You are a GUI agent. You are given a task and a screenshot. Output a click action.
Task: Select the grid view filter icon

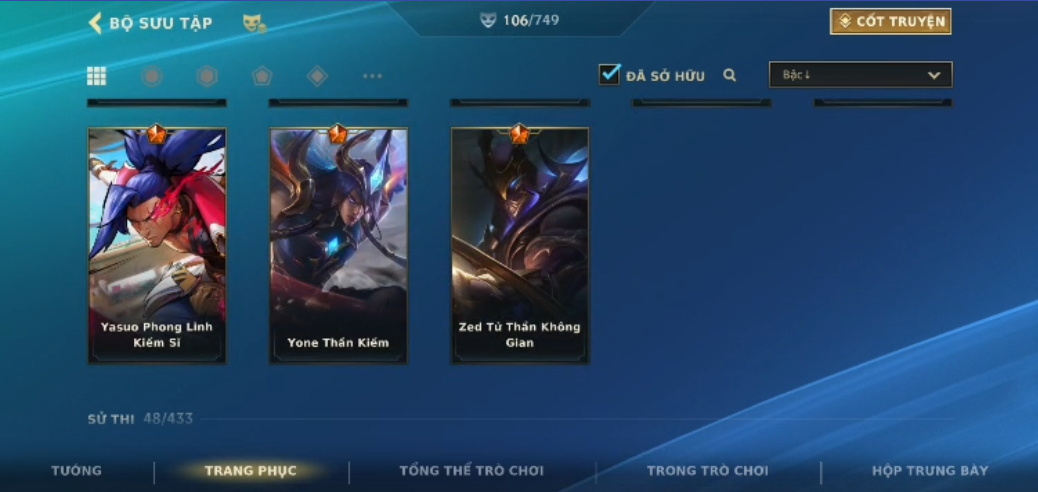pyautogui.click(x=97, y=76)
